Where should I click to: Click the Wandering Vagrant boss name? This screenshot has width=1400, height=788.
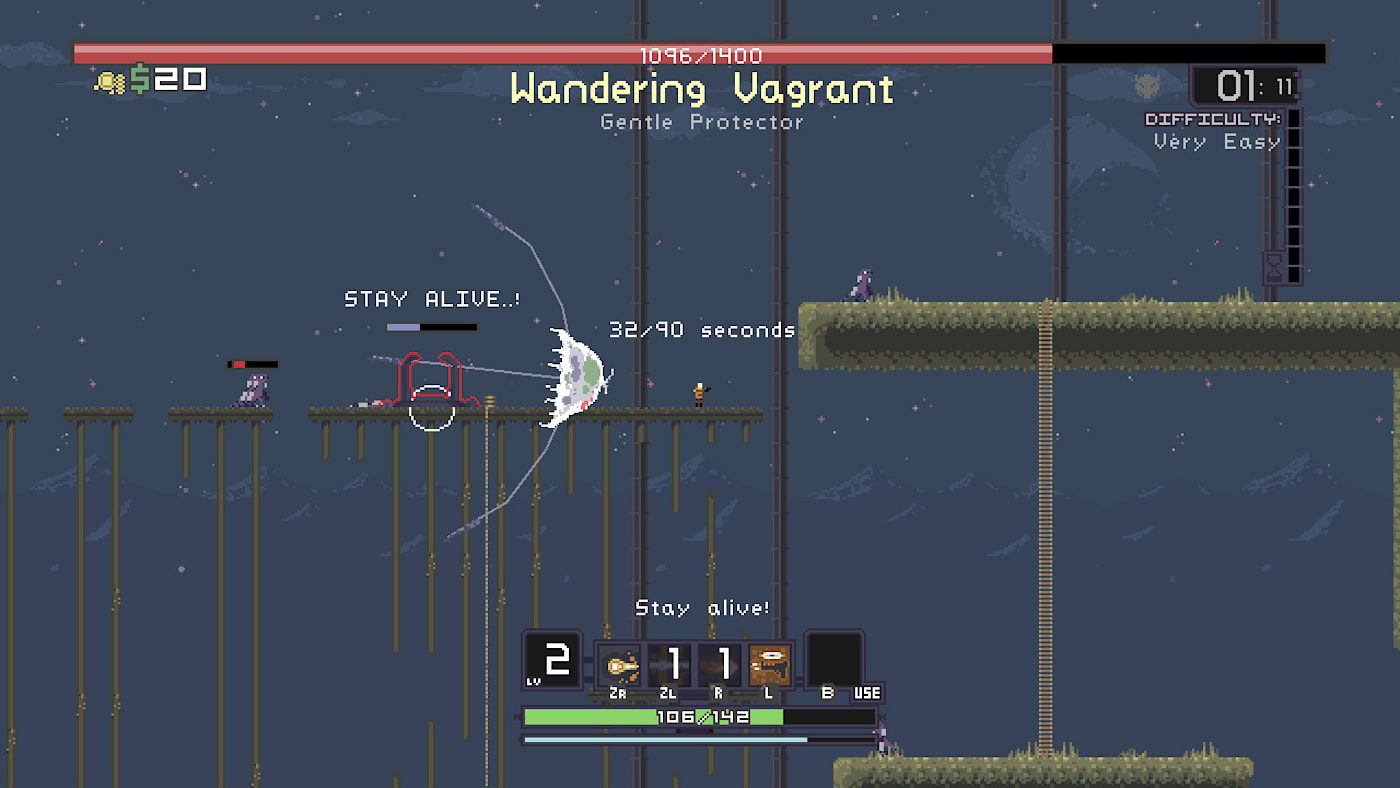(x=700, y=89)
